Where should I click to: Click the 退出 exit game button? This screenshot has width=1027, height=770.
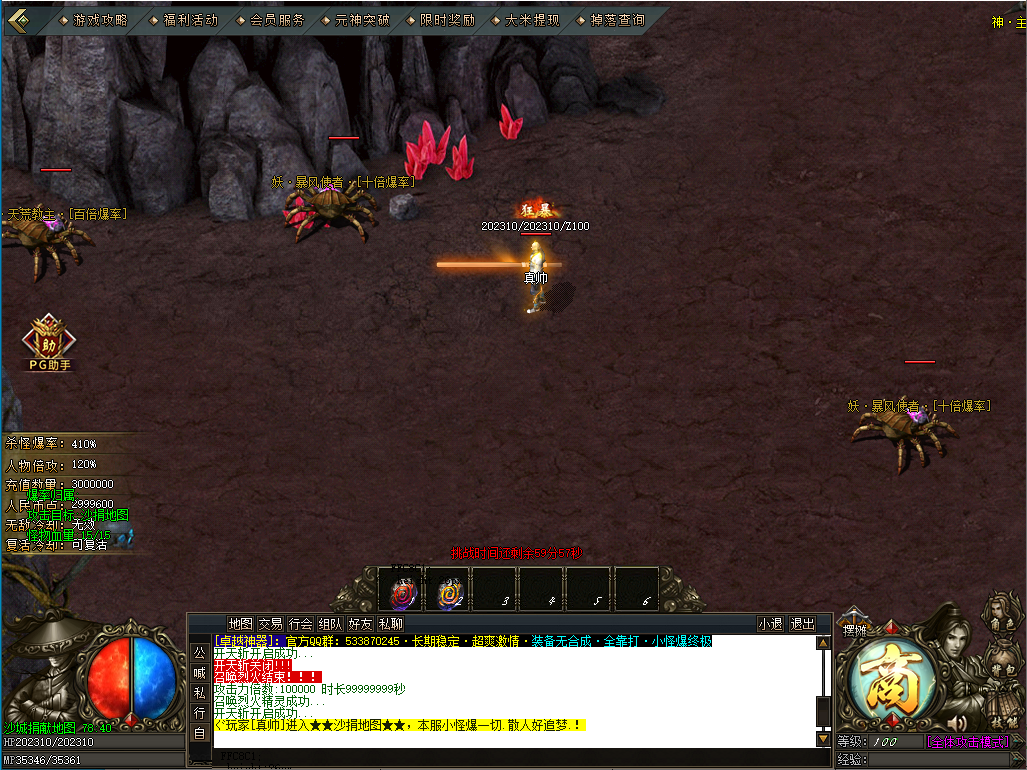pyautogui.click(x=802, y=624)
